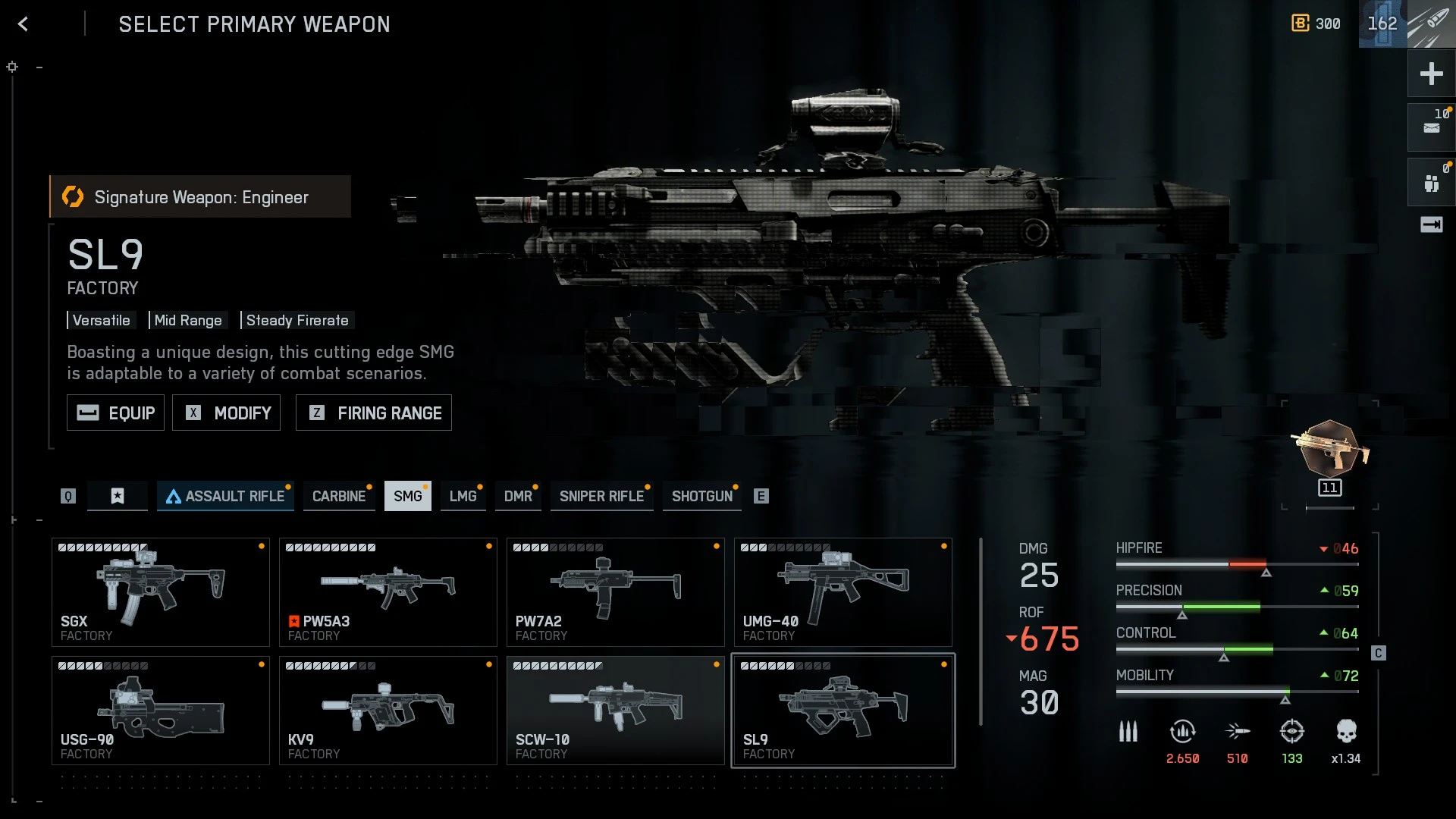Choose the PW7A2 weapon tile
Screen dimensions: 1456x819
tap(616, 592)
